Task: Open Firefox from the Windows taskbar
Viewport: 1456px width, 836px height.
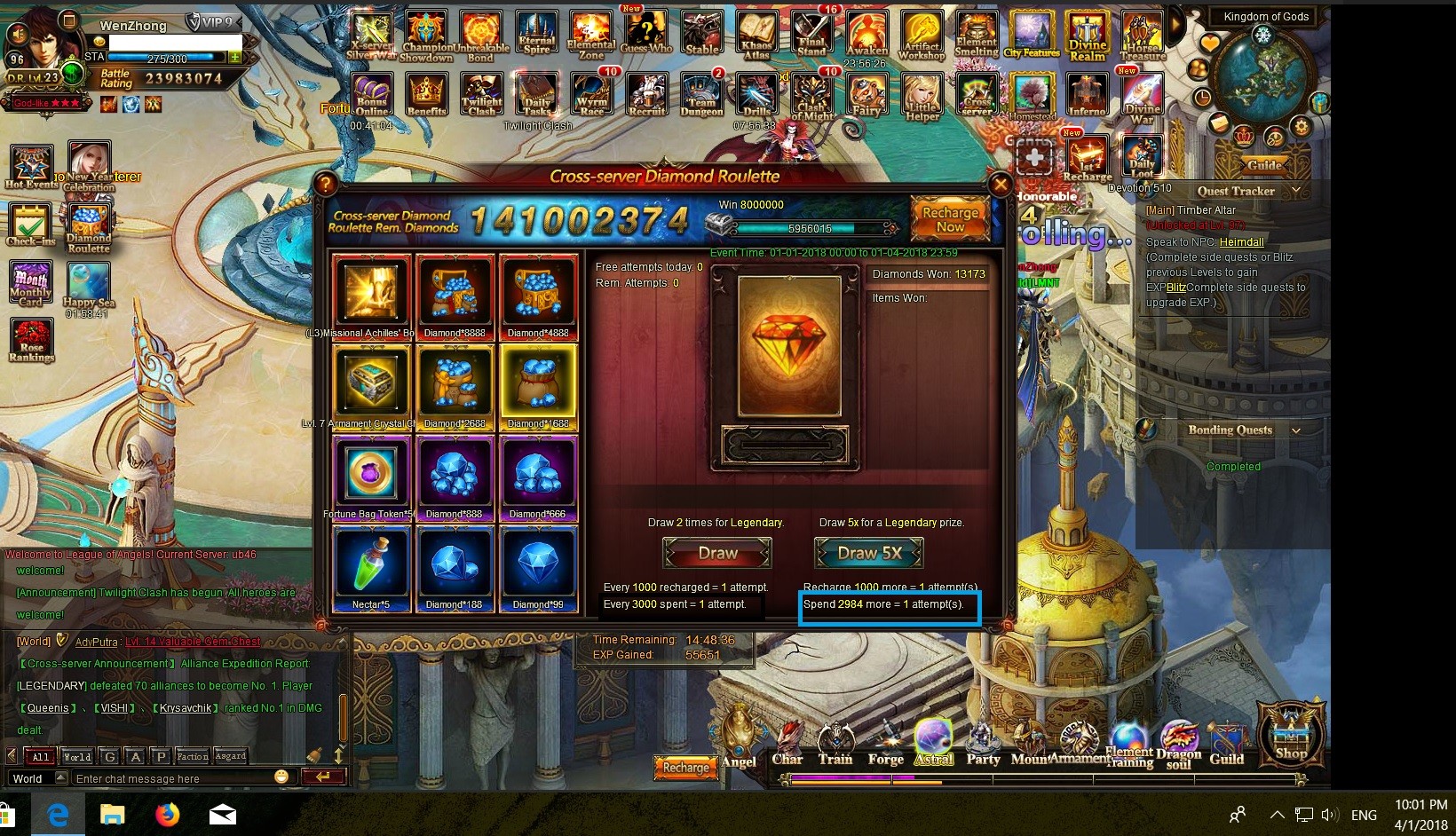Action: point(167,814)
